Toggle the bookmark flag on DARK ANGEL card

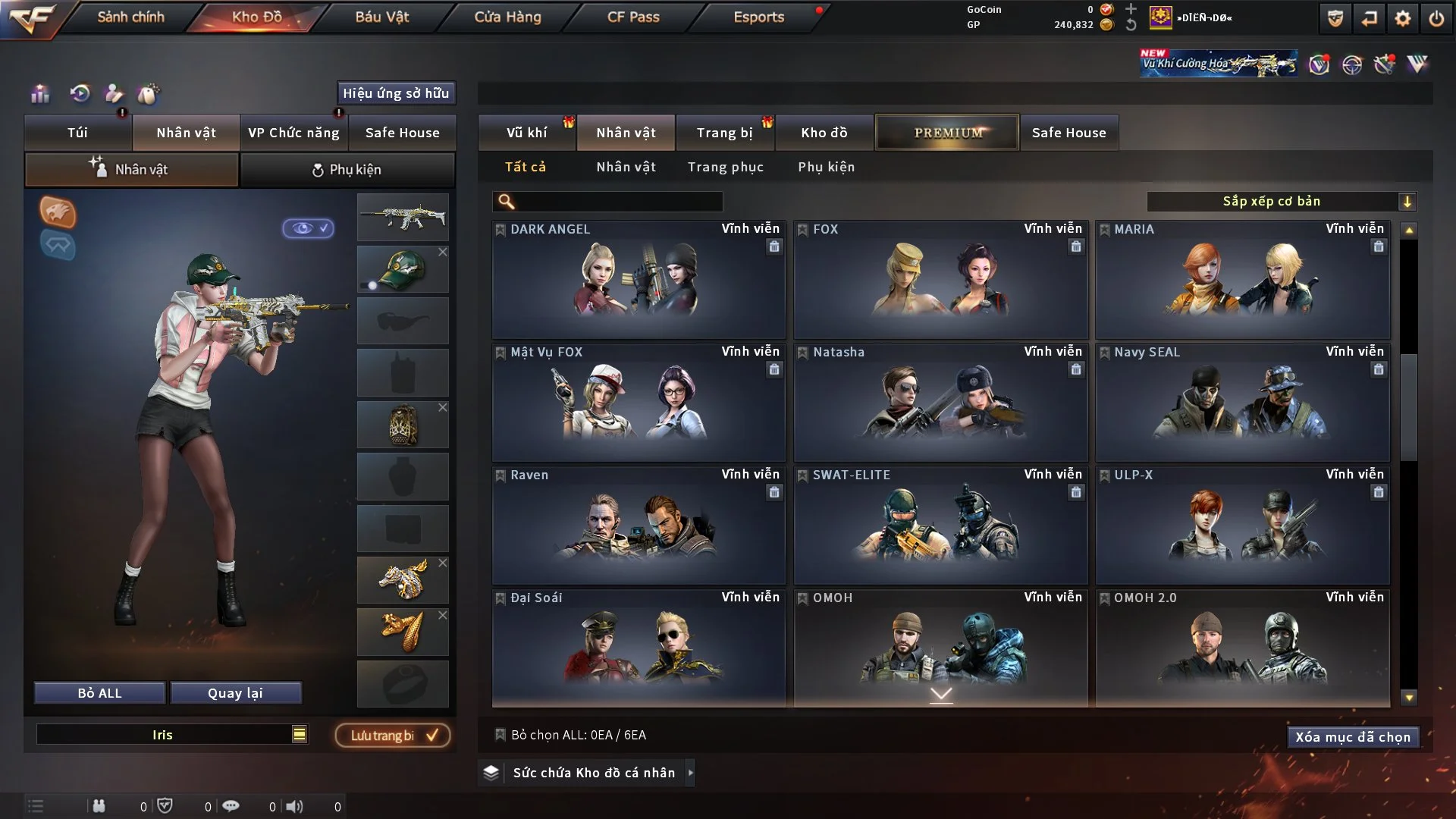pyautogui.click(x=500, y=228)
